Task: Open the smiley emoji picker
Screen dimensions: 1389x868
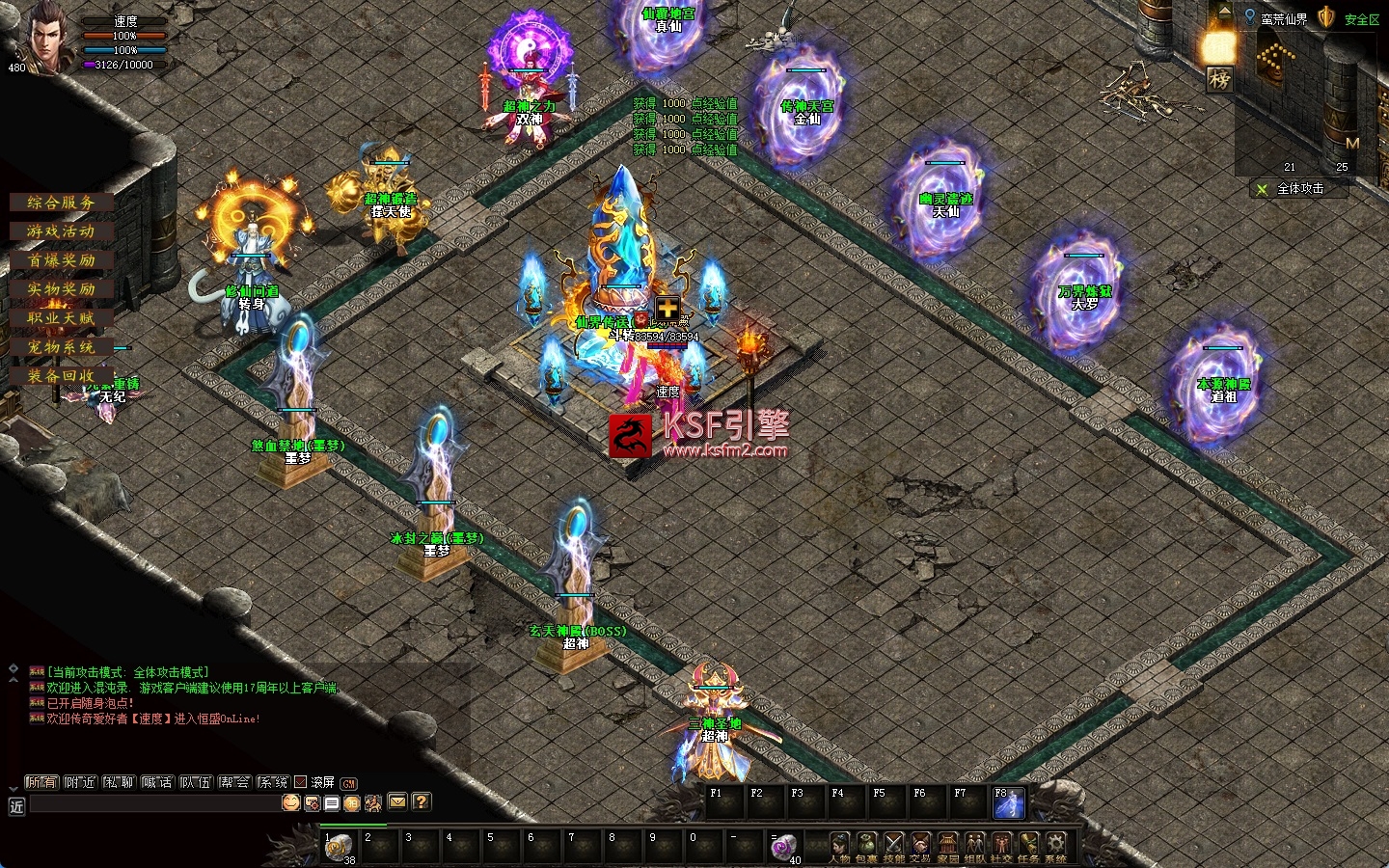Action: [290, 802]
